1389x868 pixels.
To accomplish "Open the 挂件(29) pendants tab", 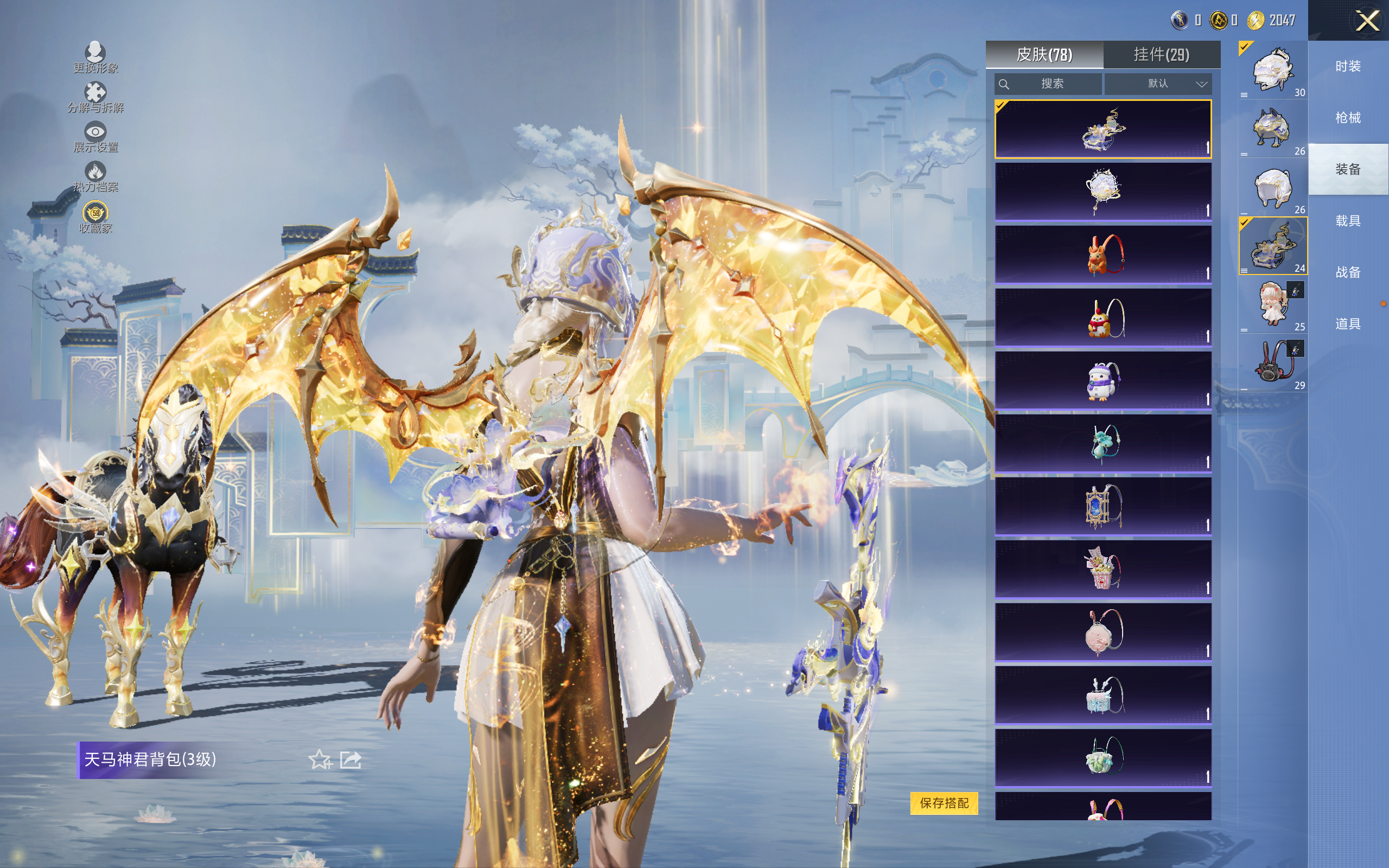I will tap(1161, 55).
